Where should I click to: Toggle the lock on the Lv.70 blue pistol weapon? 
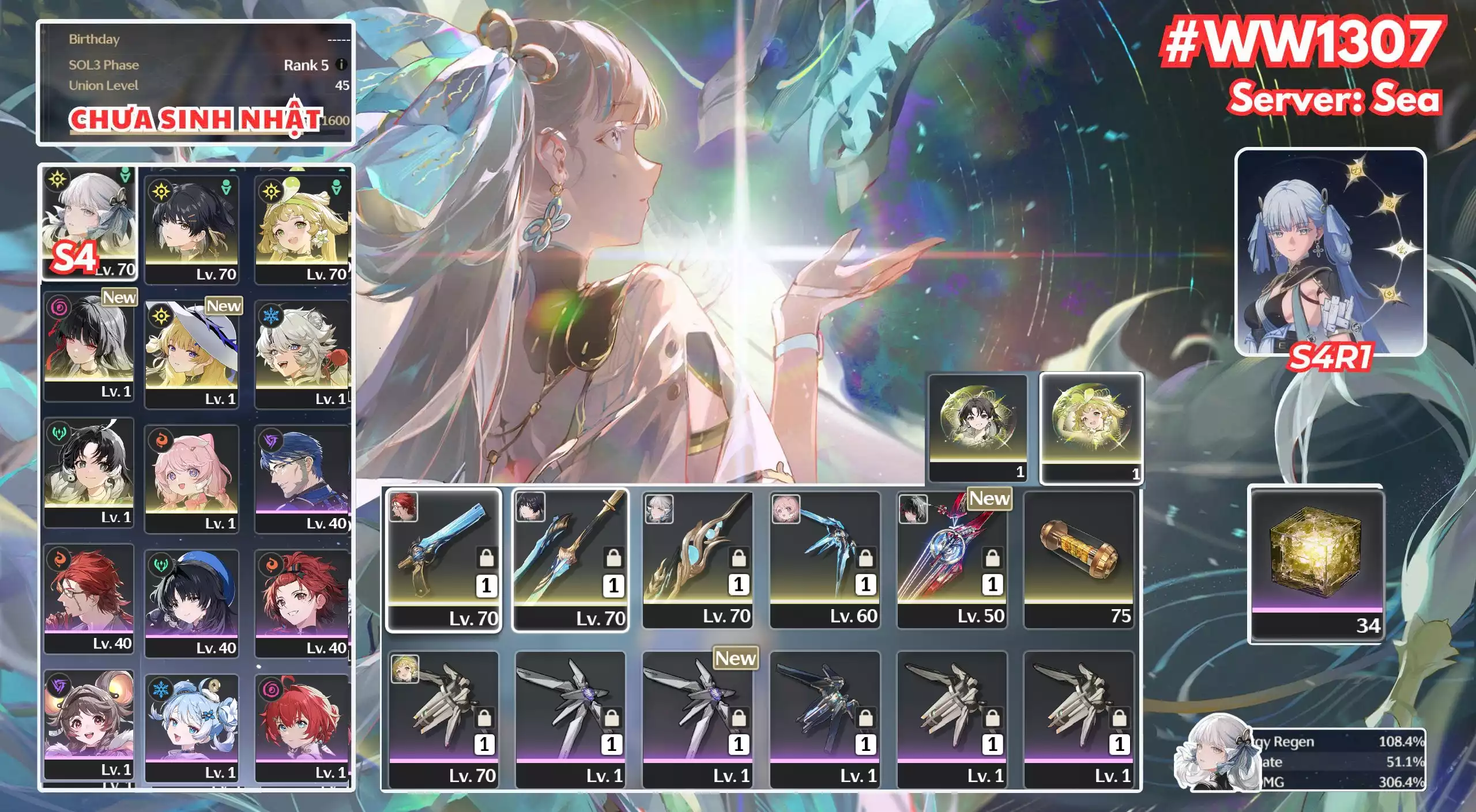click(487, 558)
